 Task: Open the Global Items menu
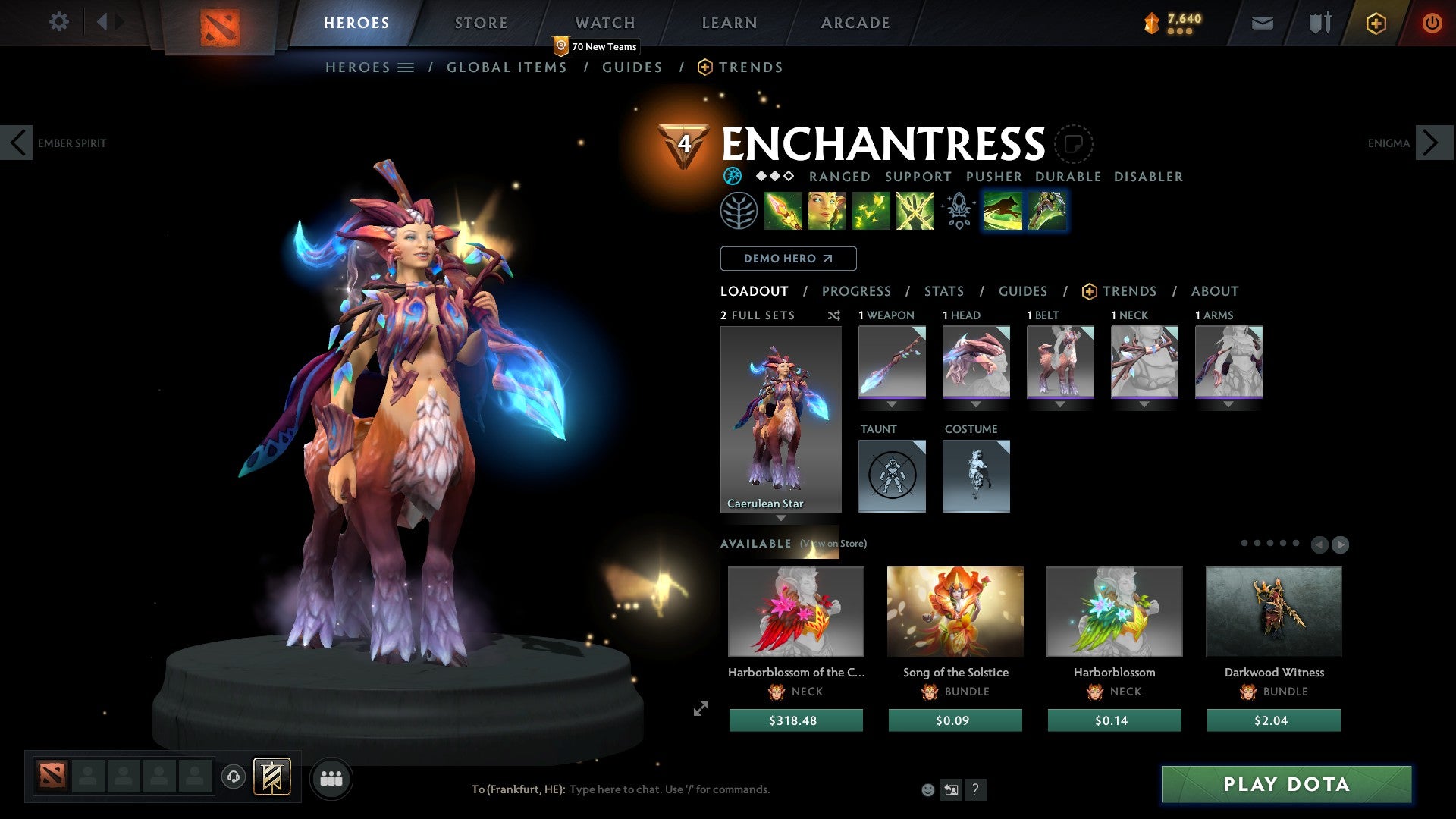(507, 67)
